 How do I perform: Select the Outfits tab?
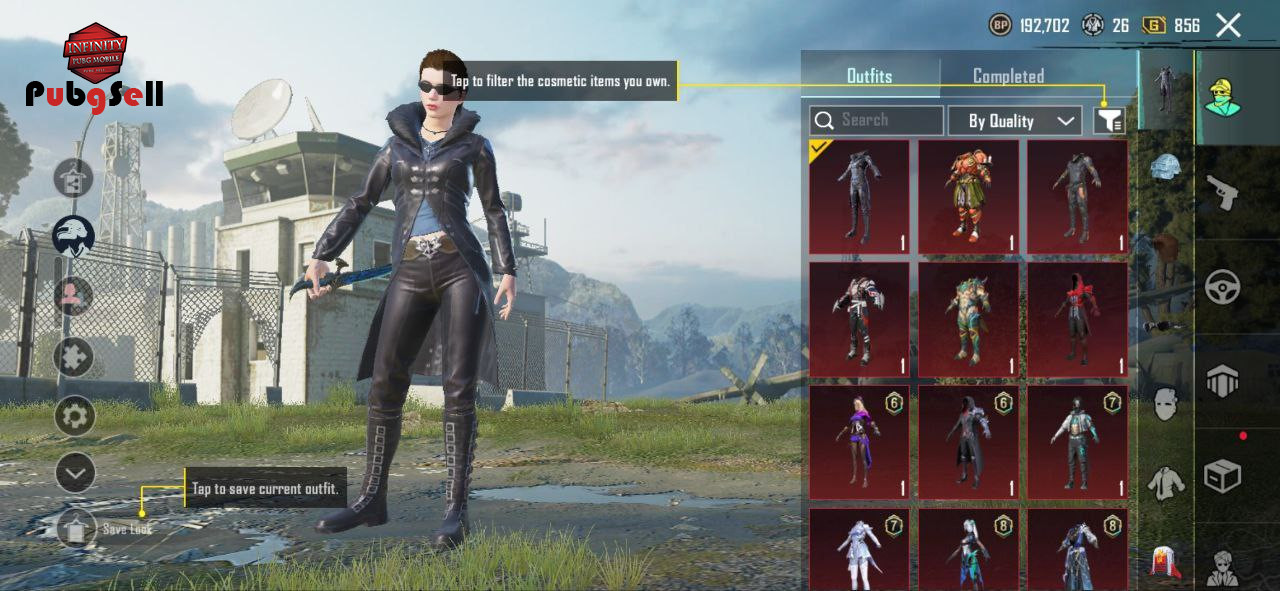(869, 76)
